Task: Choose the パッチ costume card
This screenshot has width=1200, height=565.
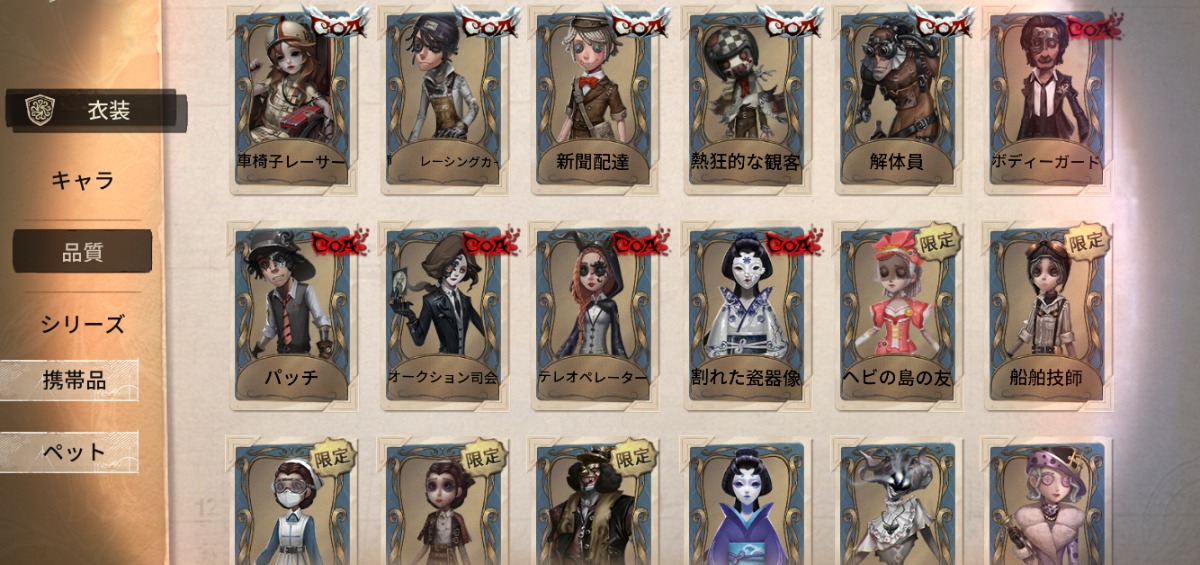Action: [x=293, y=315]
